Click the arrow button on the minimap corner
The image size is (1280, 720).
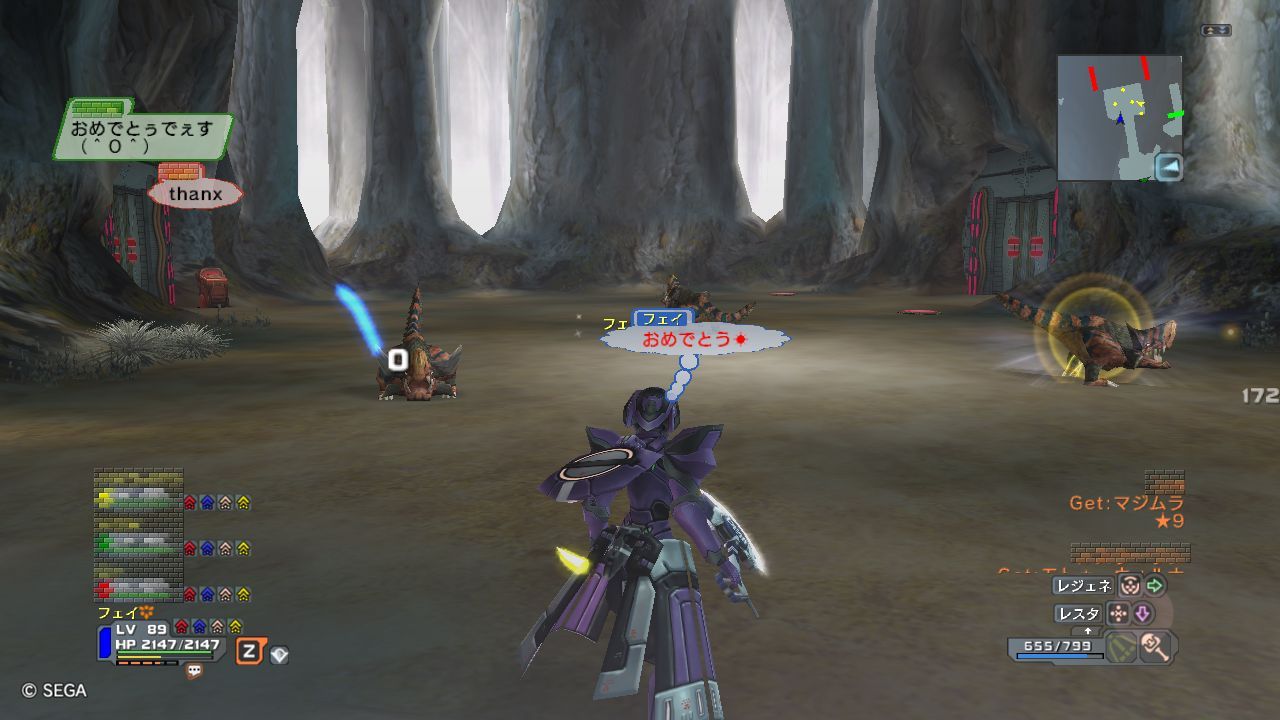pyautogui.click(x=1168, y=166)
